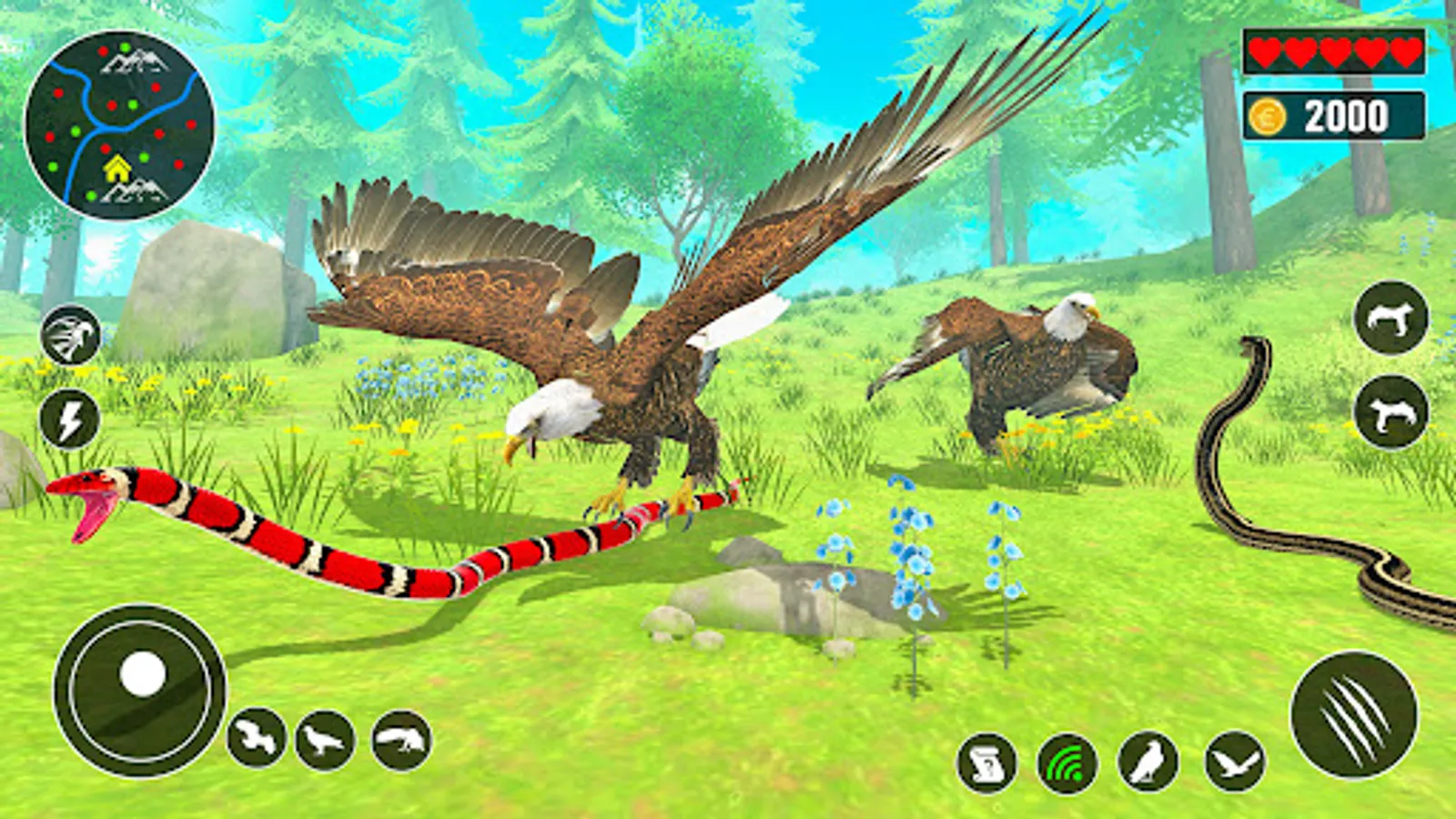
Task: Choose the standing eagle pose icon
Action: (325, 740)
